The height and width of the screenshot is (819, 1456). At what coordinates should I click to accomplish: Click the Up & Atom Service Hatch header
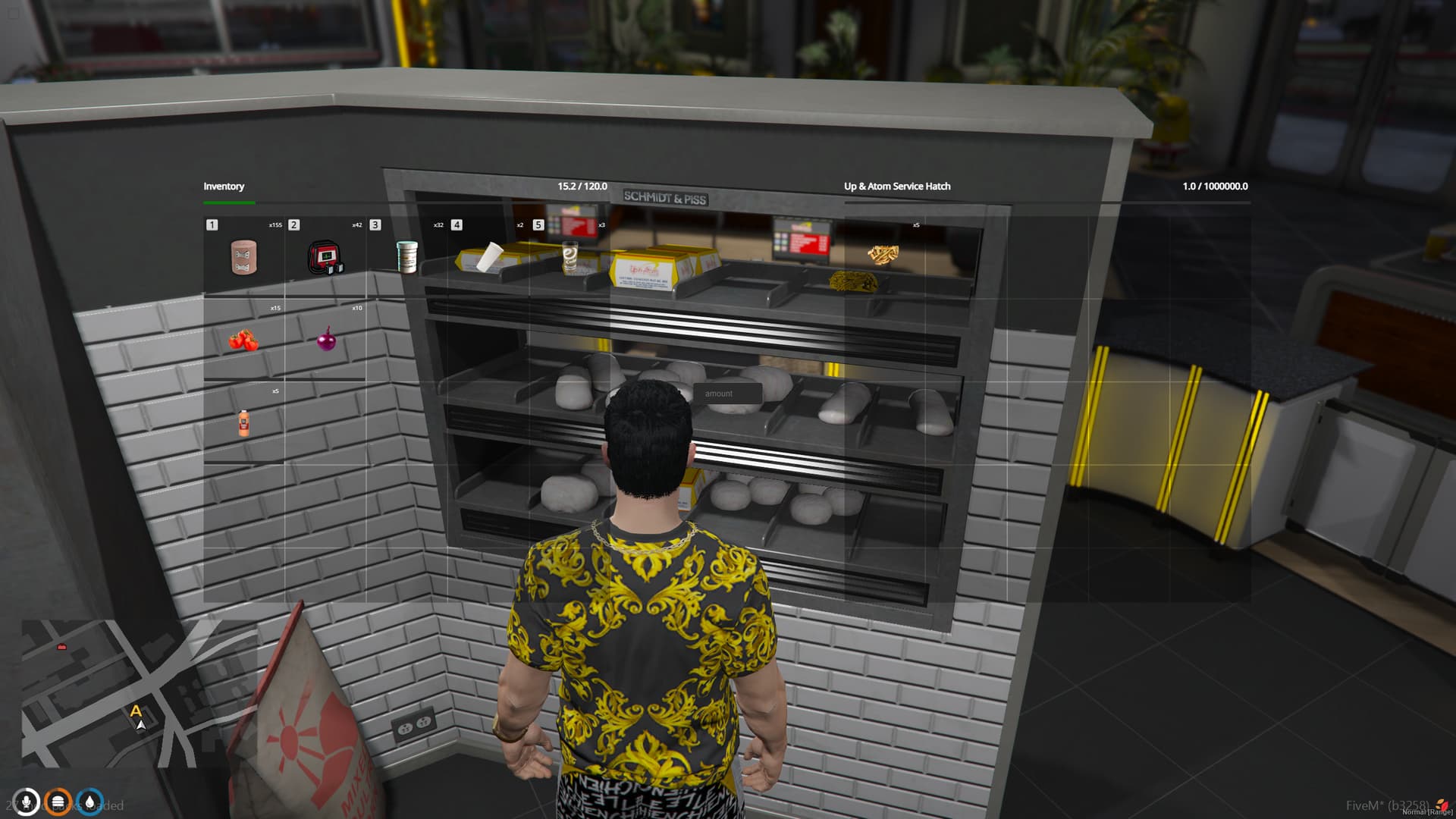(x=898, y=186)
